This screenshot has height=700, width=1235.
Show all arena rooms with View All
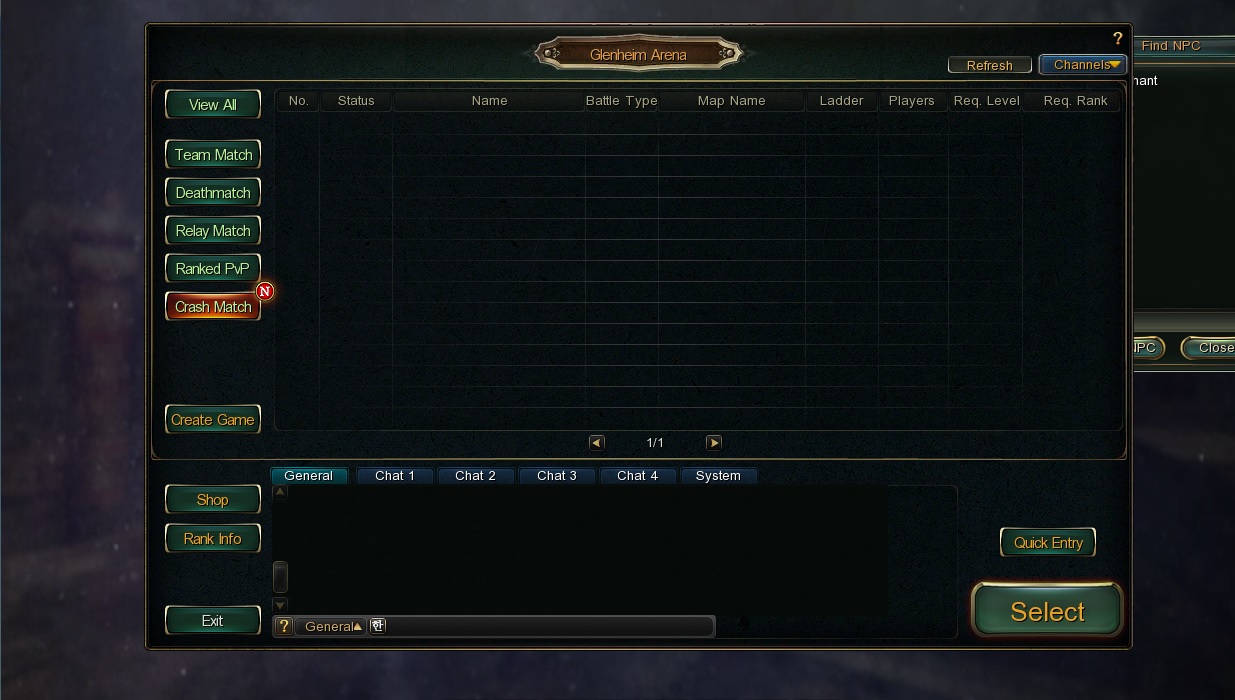[212, 104]
